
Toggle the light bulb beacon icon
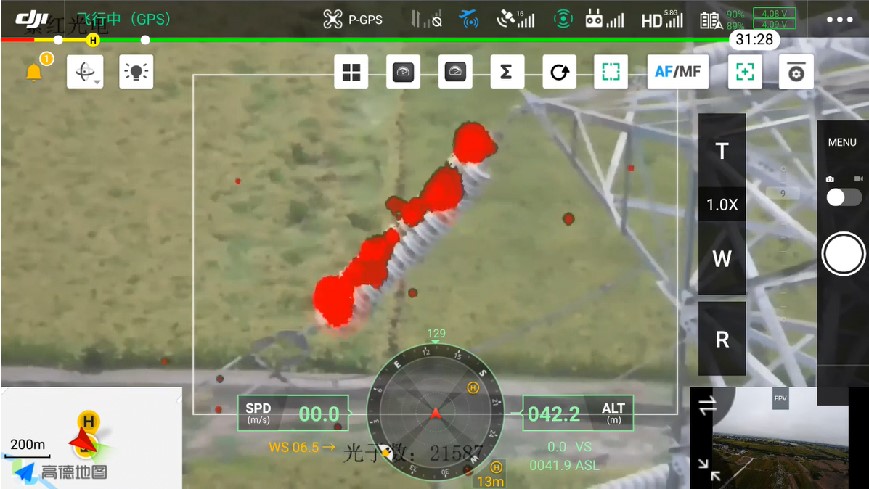[136, 72]
